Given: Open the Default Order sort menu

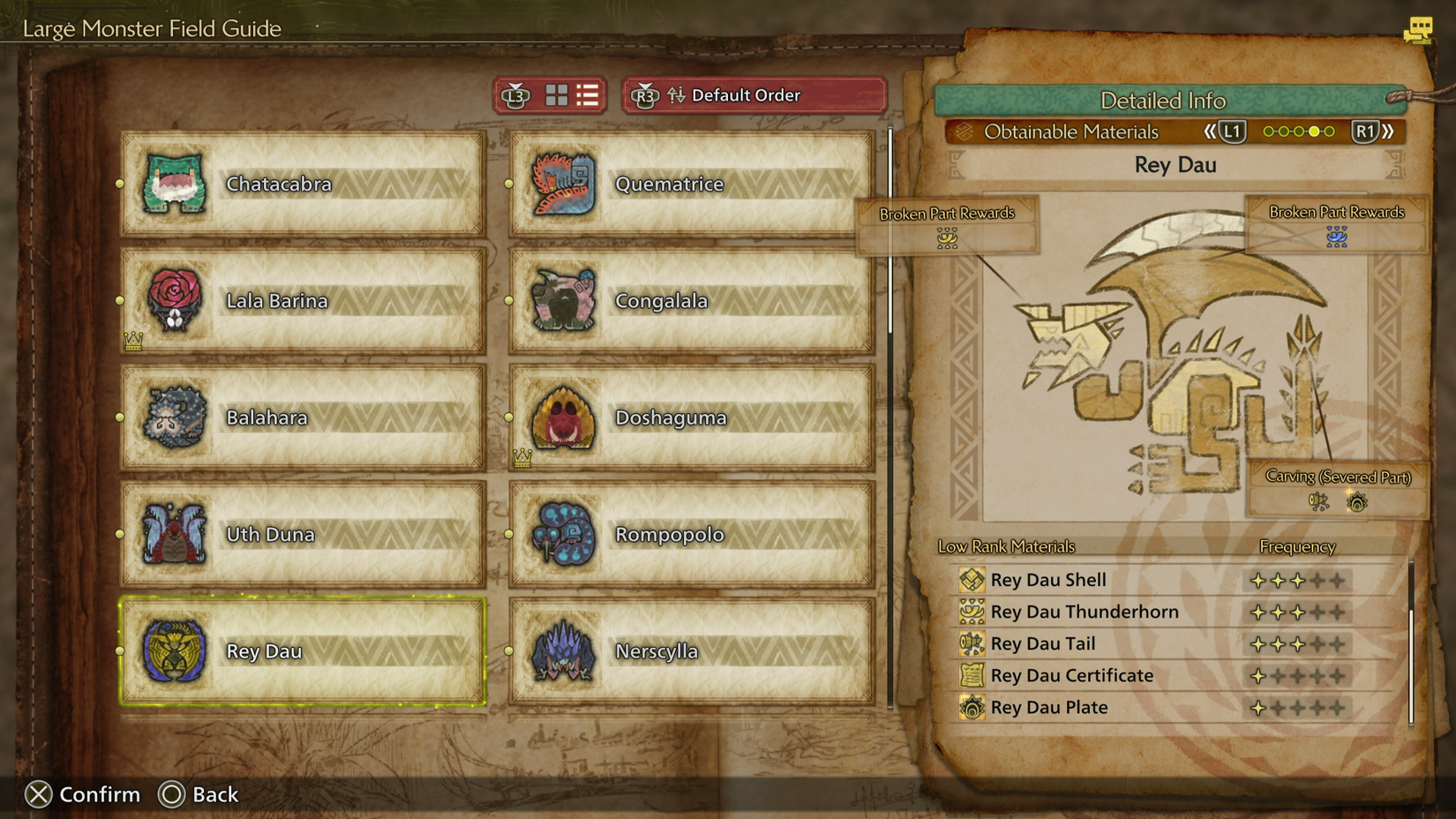Looking at the screenshot, I should 746,95.
